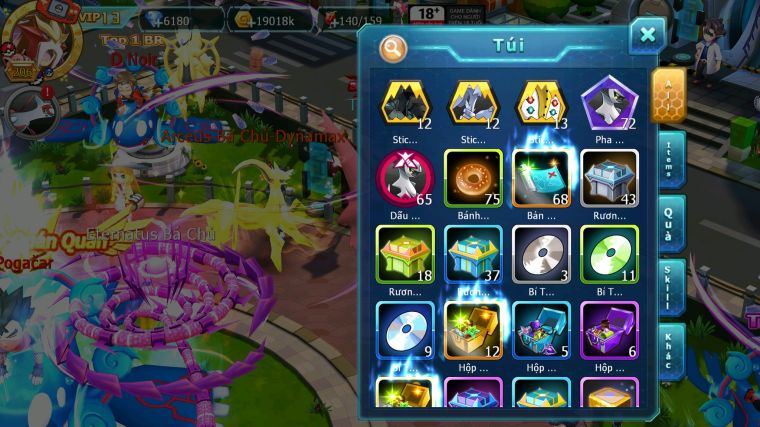760x427 pixels.
Task: Select the purple pentagon Pha item with 72
Action: 609,103
